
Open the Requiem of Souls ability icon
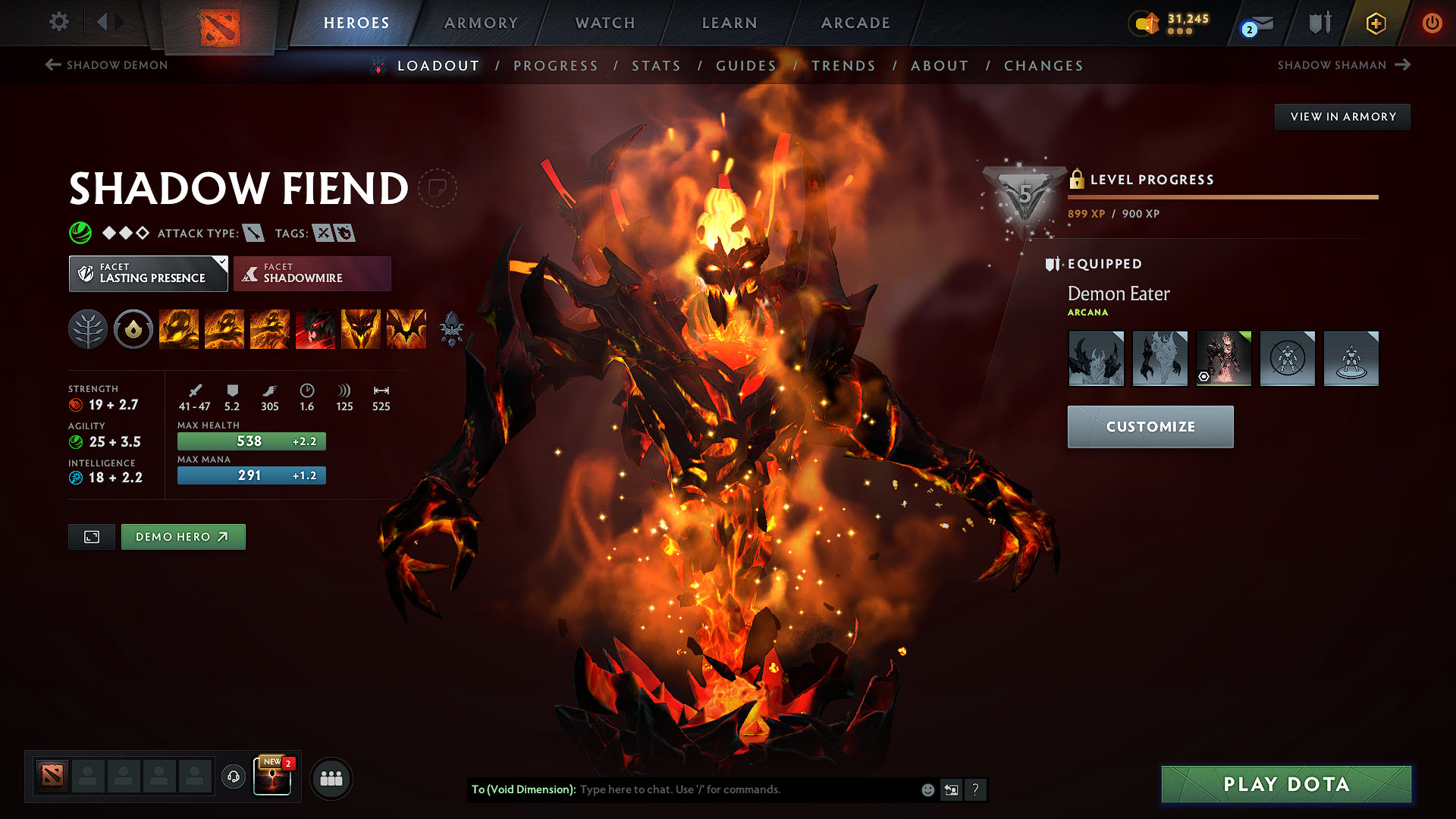[x=406, y=328]
